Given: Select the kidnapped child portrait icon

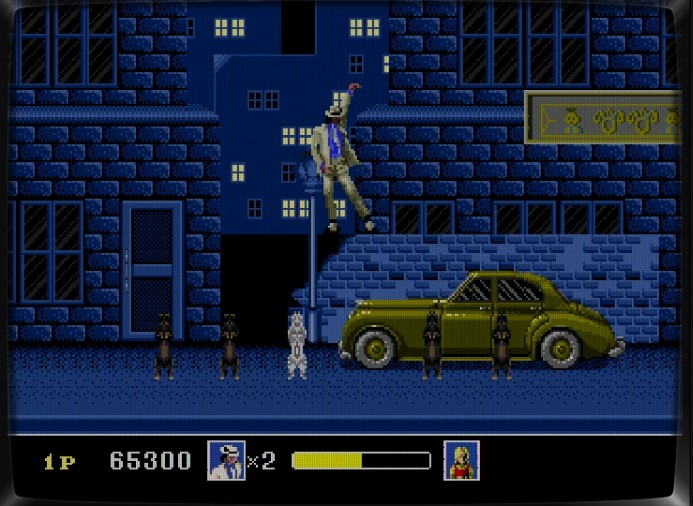Looking at the screenshot, I should point(461,460).
